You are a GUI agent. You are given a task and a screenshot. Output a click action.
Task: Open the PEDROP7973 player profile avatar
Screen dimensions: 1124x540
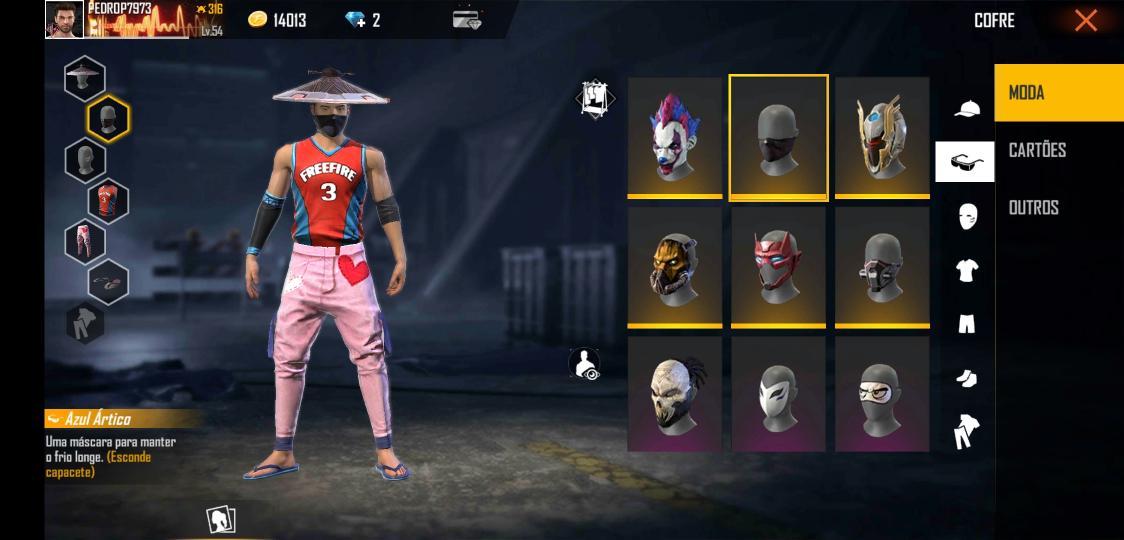point(64,19)
